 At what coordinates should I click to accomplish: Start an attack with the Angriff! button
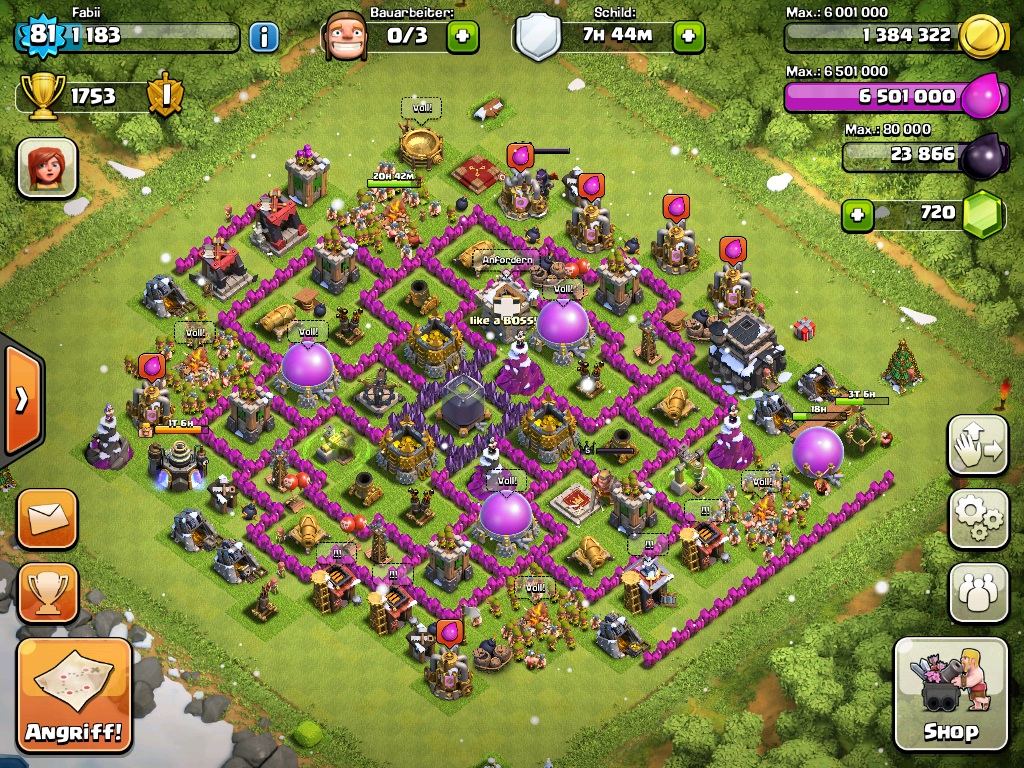click(x=75, y=695)
